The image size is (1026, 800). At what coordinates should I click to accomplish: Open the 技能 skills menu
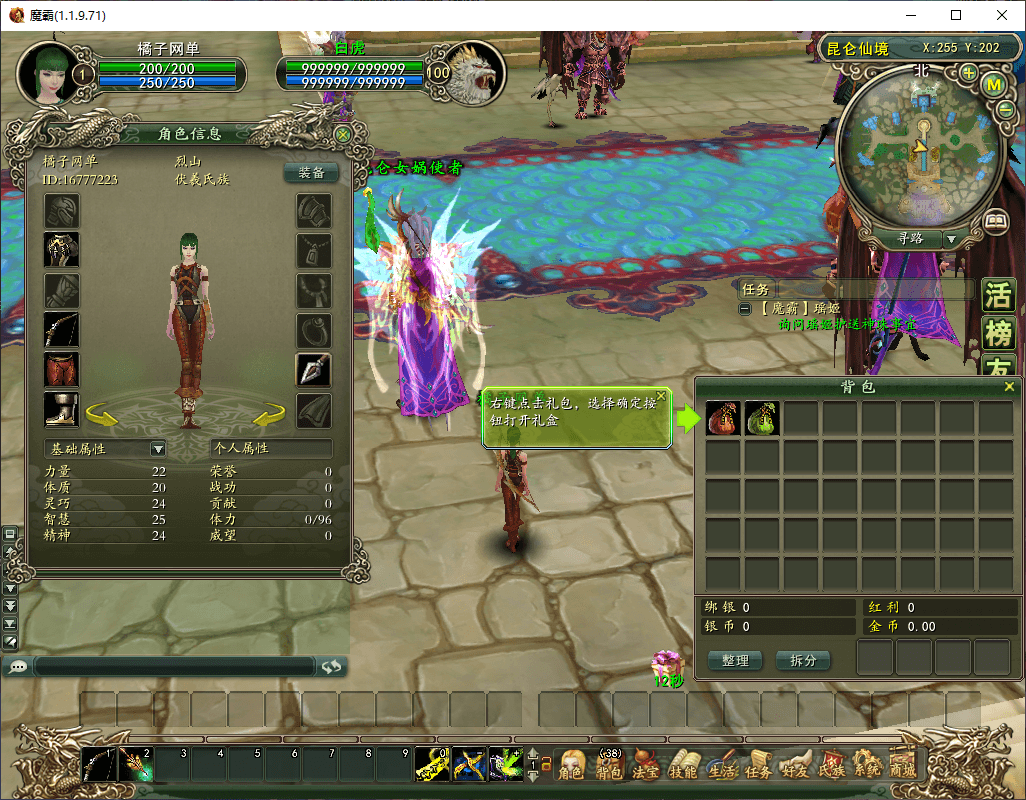coord(683,766)
